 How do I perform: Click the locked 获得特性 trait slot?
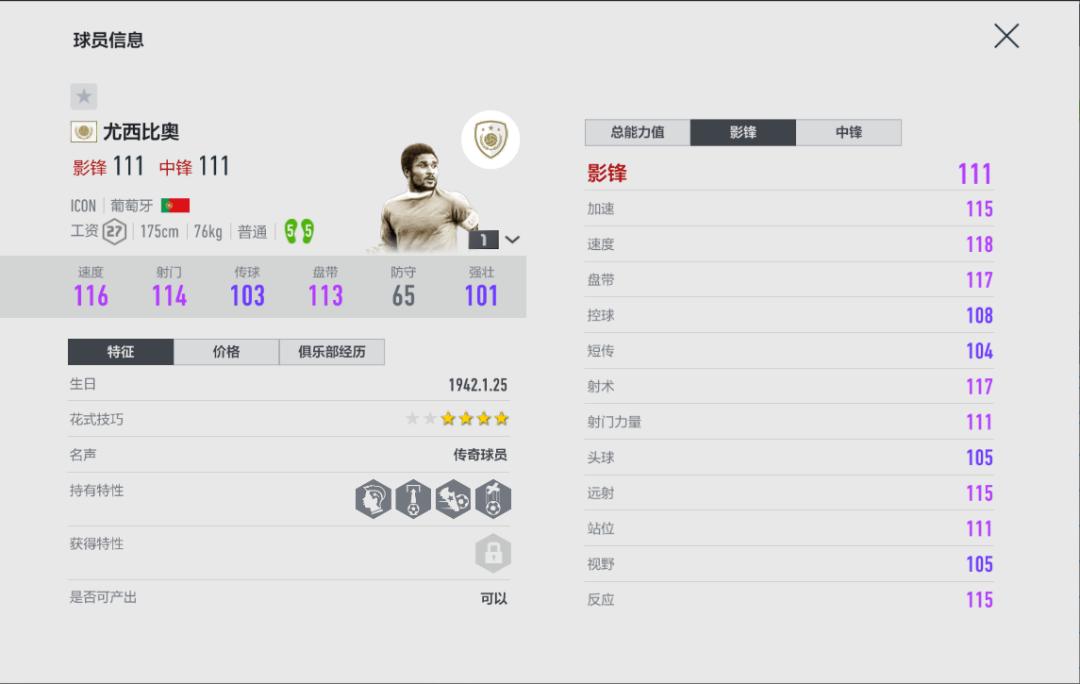click(x=493, y=553)
